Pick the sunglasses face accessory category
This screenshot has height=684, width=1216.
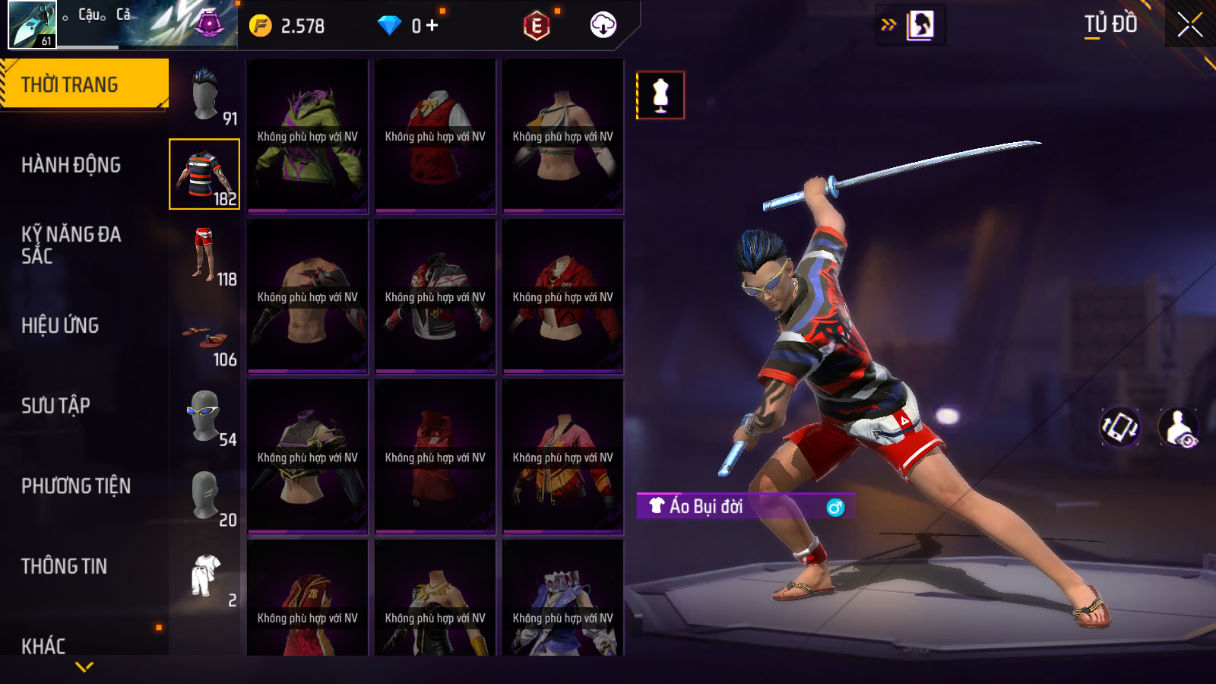[x=204, y=415]
